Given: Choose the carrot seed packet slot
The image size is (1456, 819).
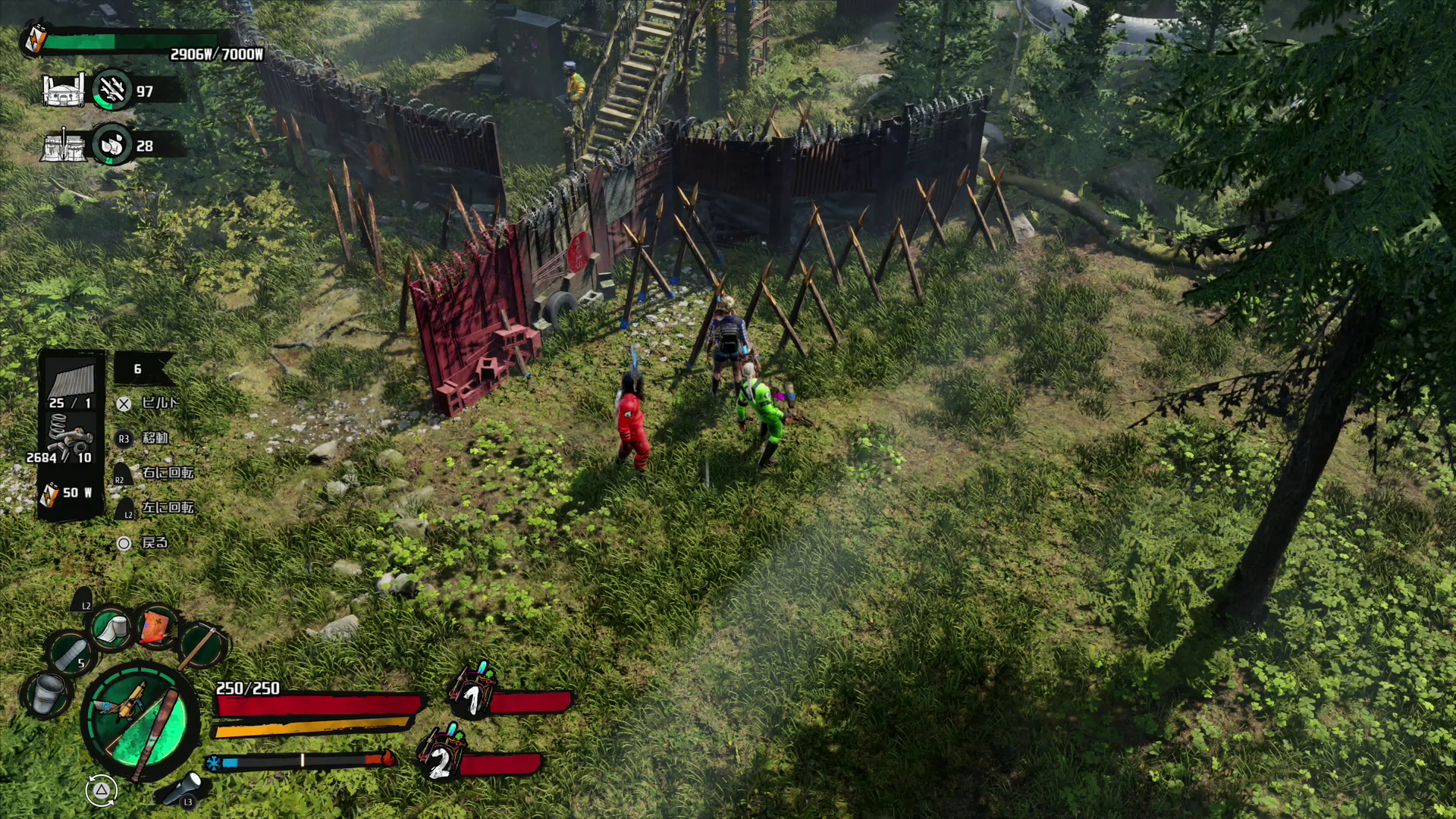Looking at the screenshot, I should pyautogui.click(x=157, y=626).
